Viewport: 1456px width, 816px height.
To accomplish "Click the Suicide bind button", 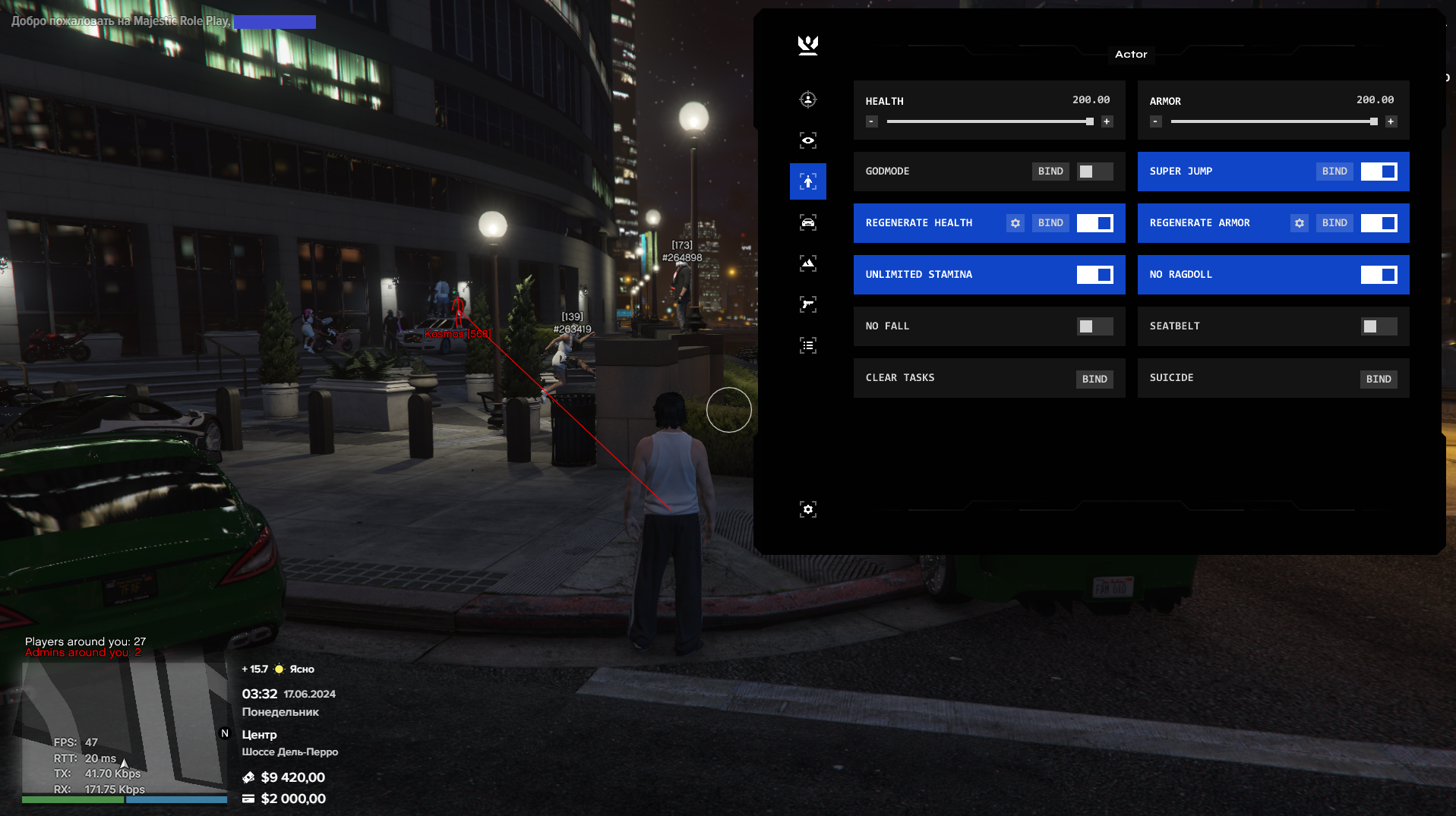I will pos(1378,379).
